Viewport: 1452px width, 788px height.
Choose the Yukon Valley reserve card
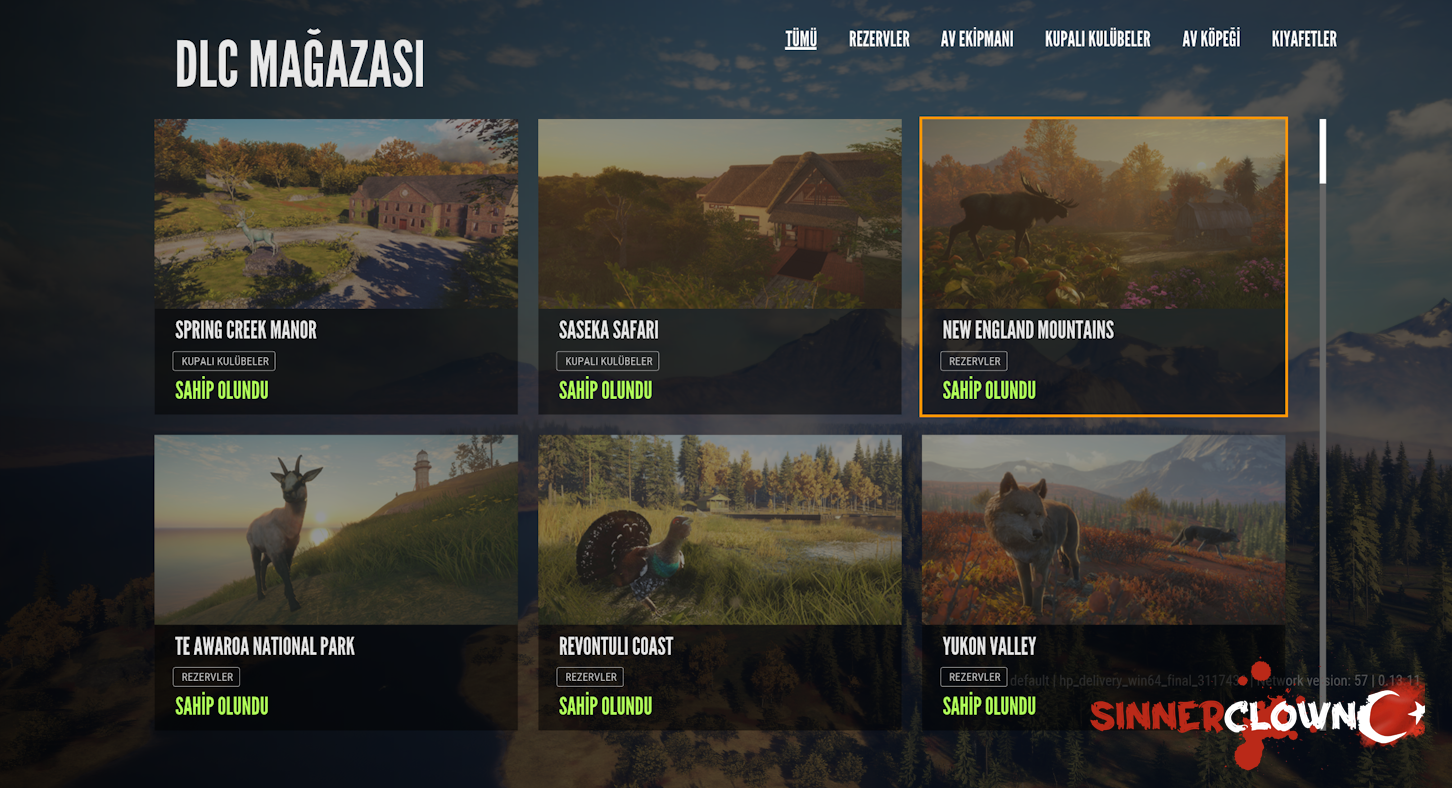coord(1103,582)
